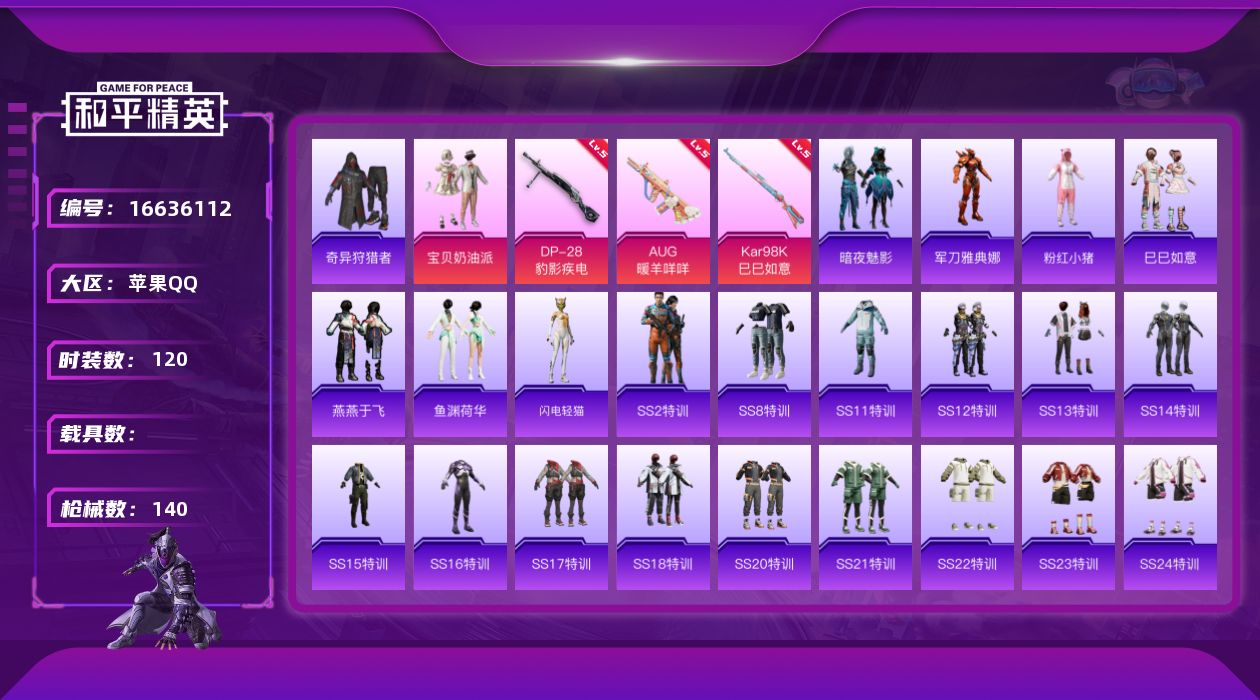
Task: View the SS18特训 costume card
Action: click(663, 517)
